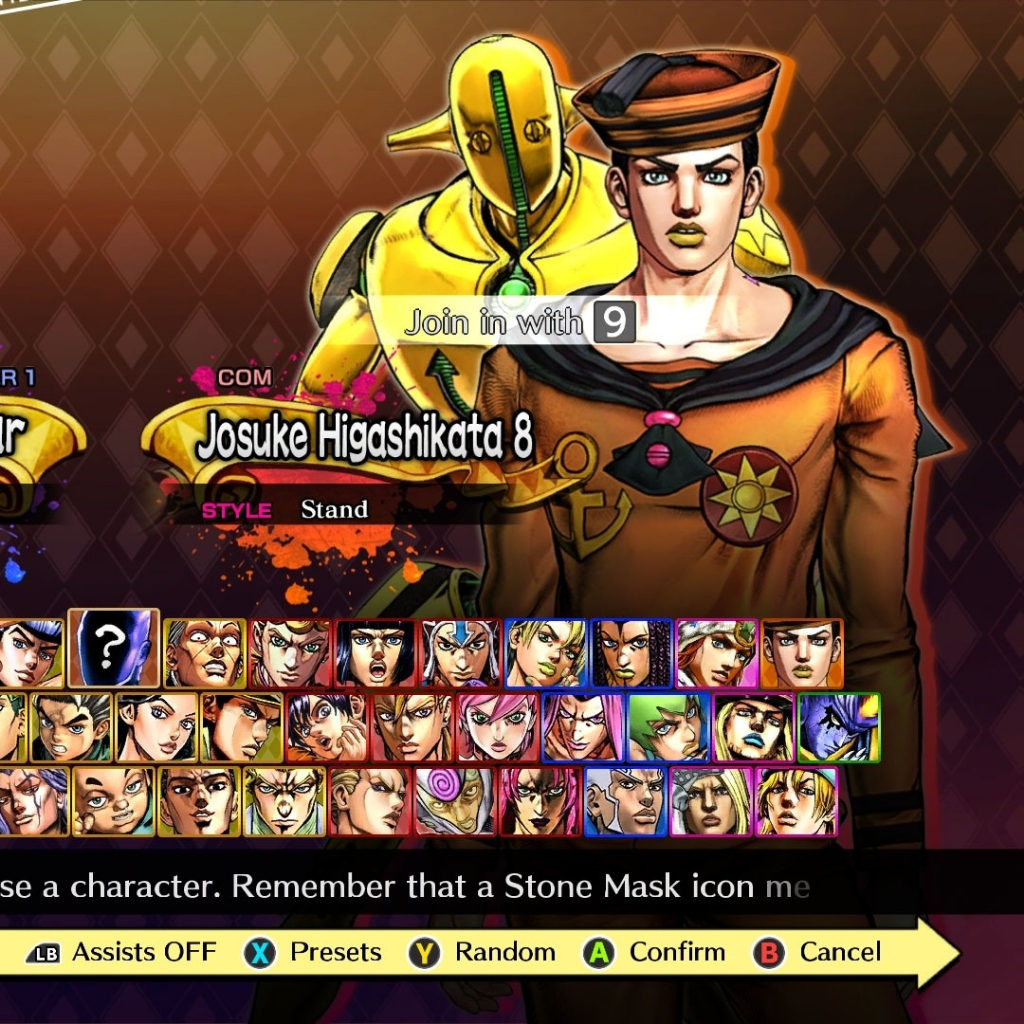The height and width of the screenshot is (1024, 1024).
Task: Pick the purple Baoh creature portrait
Action: tap(839, 727)
